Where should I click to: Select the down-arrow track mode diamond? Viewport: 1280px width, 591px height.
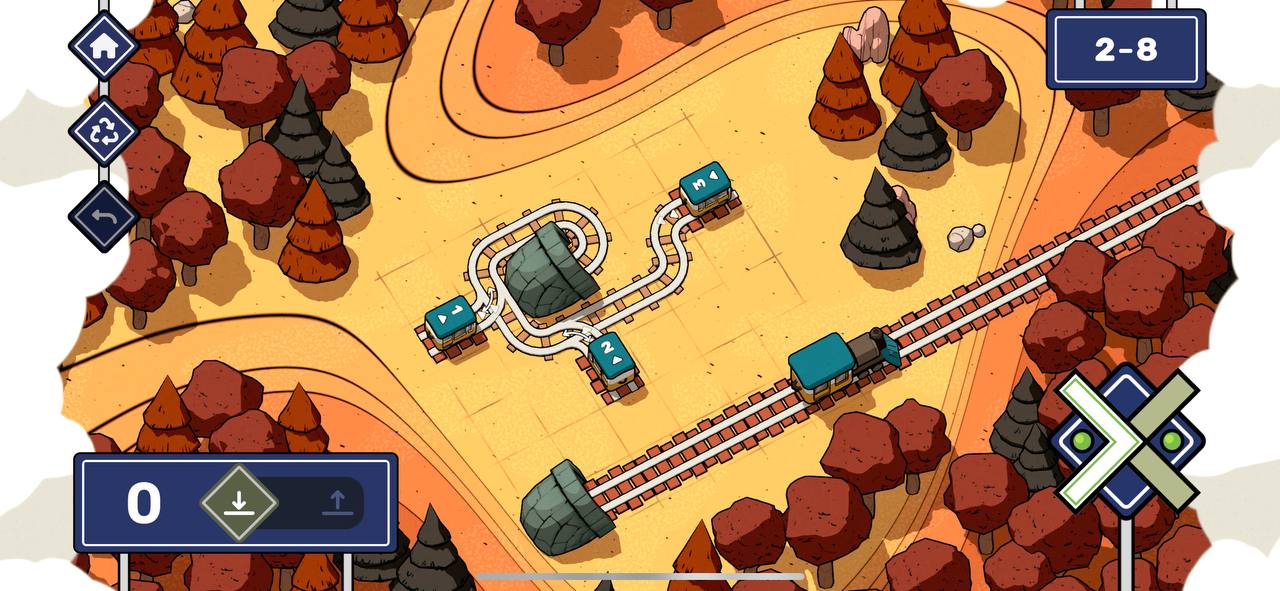pyautogui.click(x=239, y=502)
